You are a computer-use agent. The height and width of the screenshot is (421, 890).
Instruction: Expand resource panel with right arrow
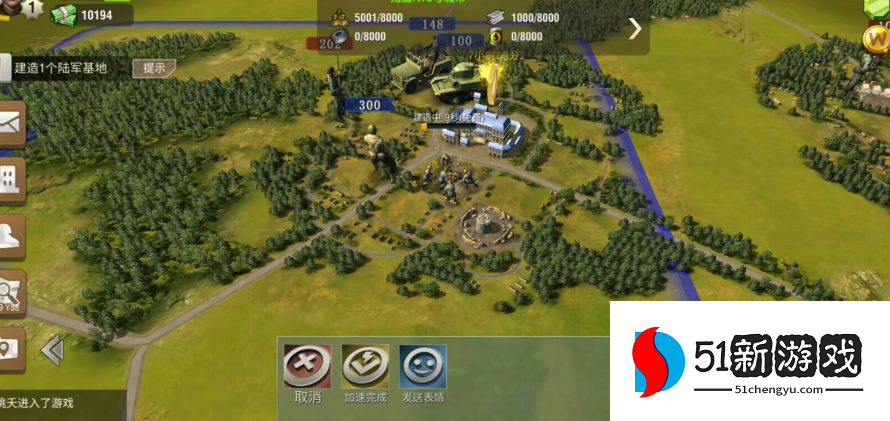coord(635,28)
